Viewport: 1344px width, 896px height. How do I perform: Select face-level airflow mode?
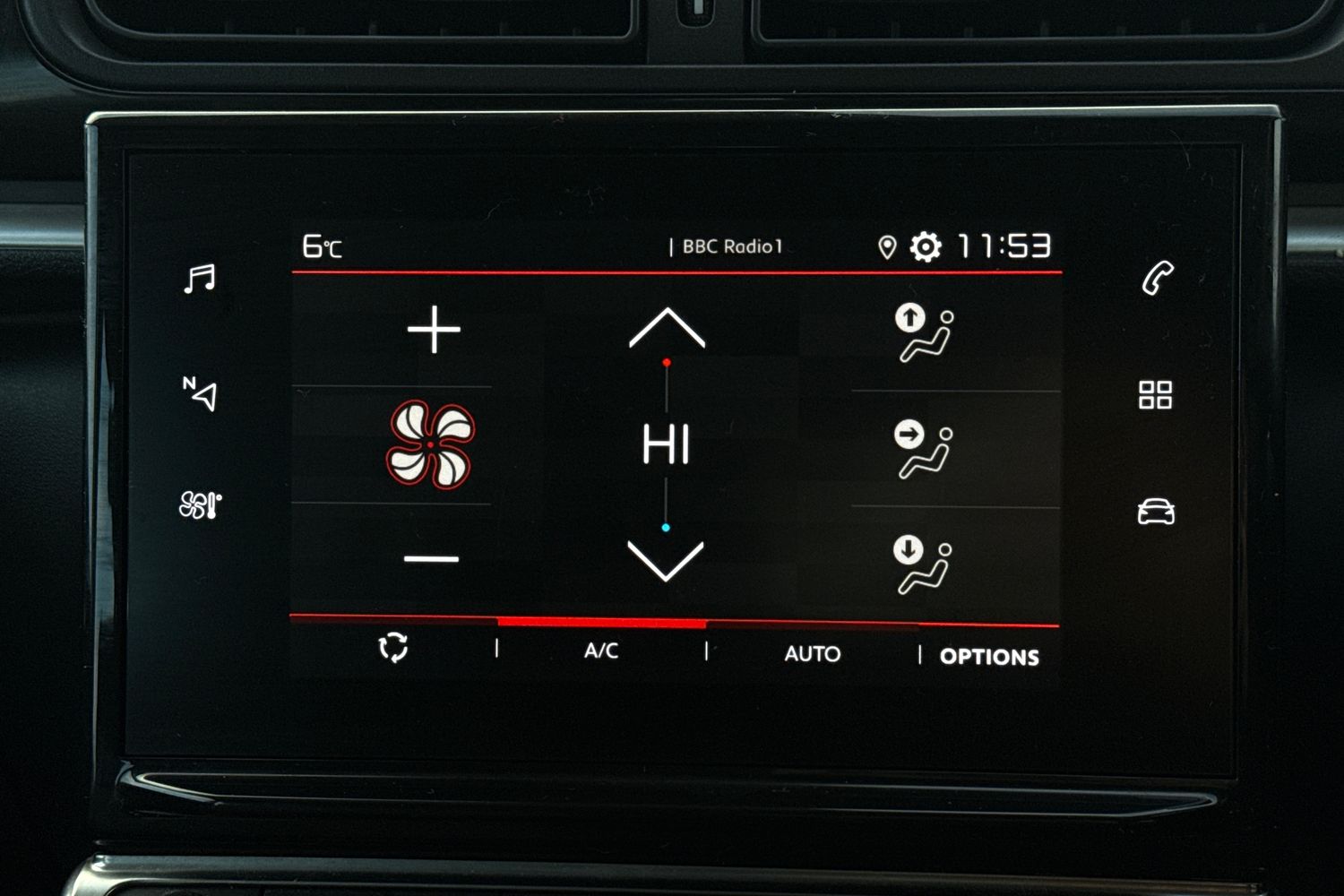point(924,450)
